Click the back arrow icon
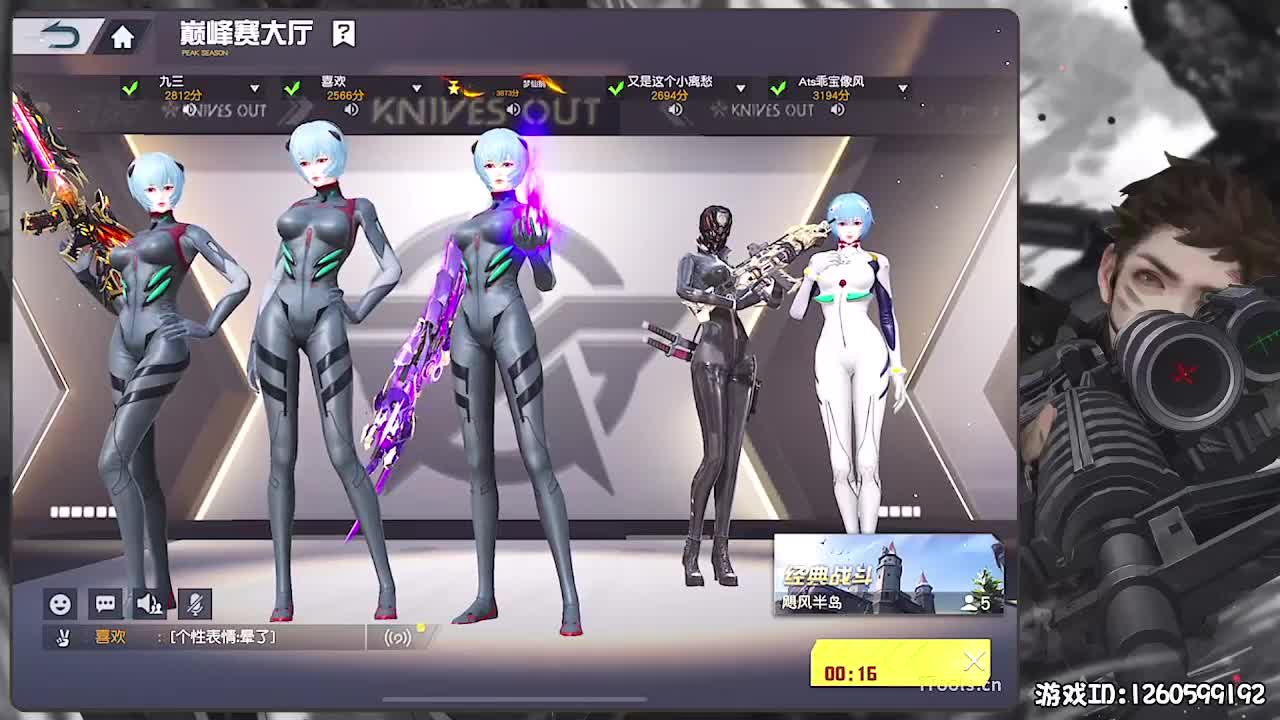Viewport: 1280px width, 720px height. [58, 33]
